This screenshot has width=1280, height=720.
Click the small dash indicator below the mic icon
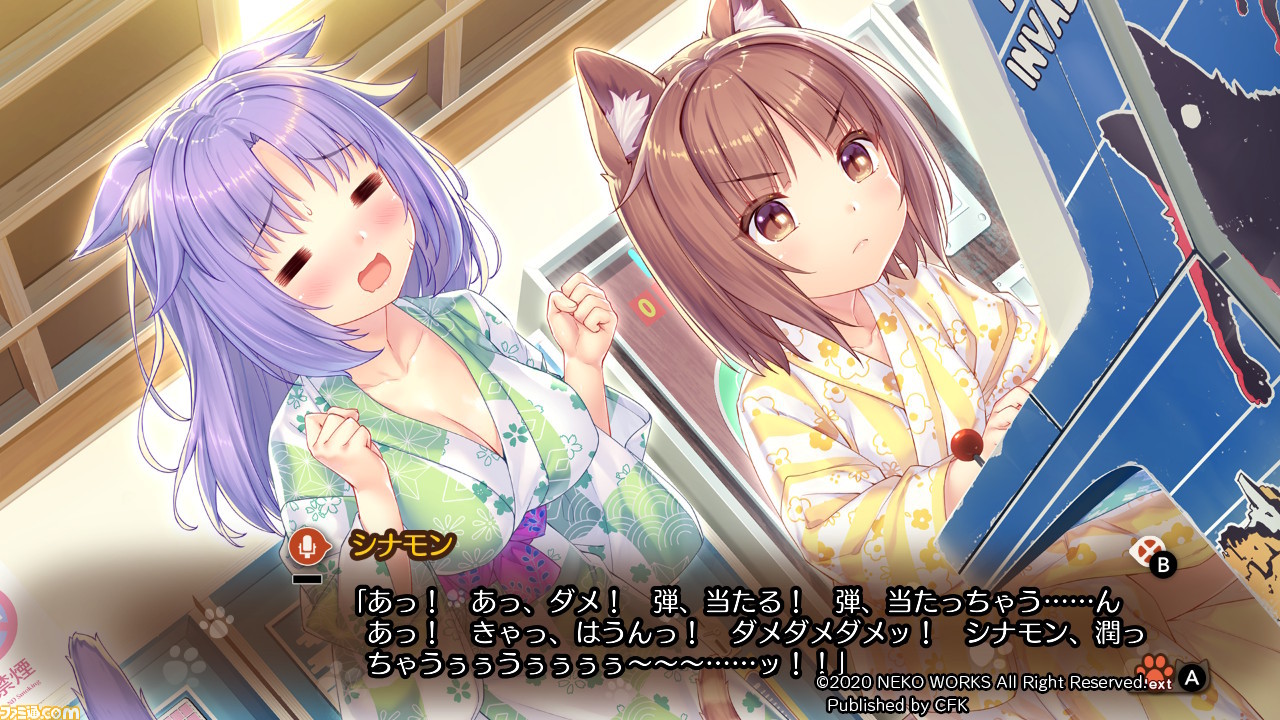point(308,579)
